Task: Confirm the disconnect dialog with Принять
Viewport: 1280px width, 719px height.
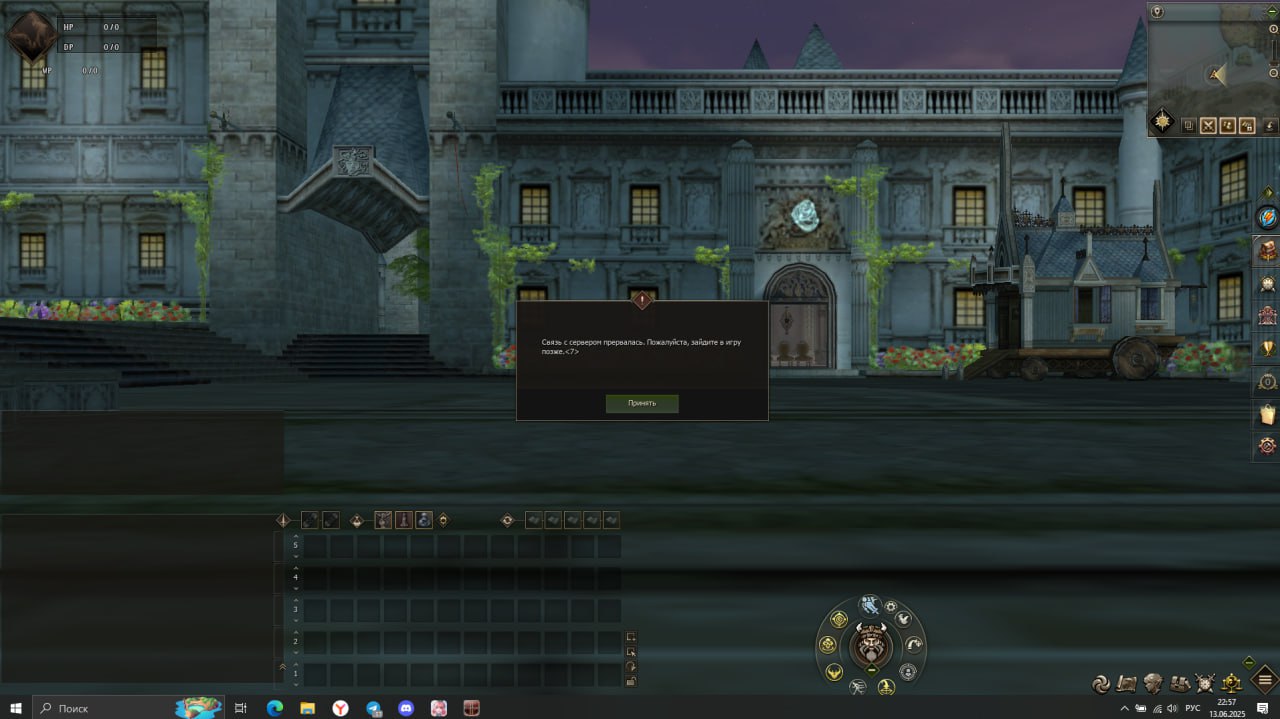Action: click(x=642, y=403)
